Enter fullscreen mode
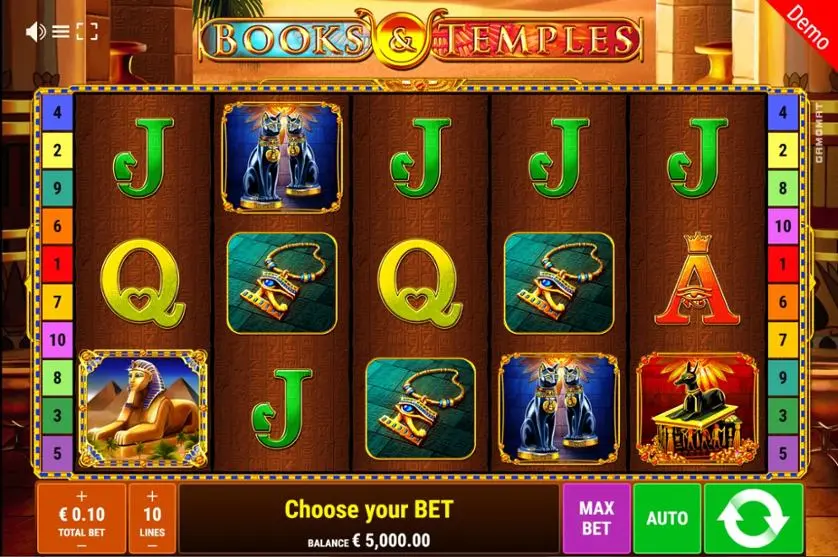The image size is (838, 557). (x=87, y=31)
